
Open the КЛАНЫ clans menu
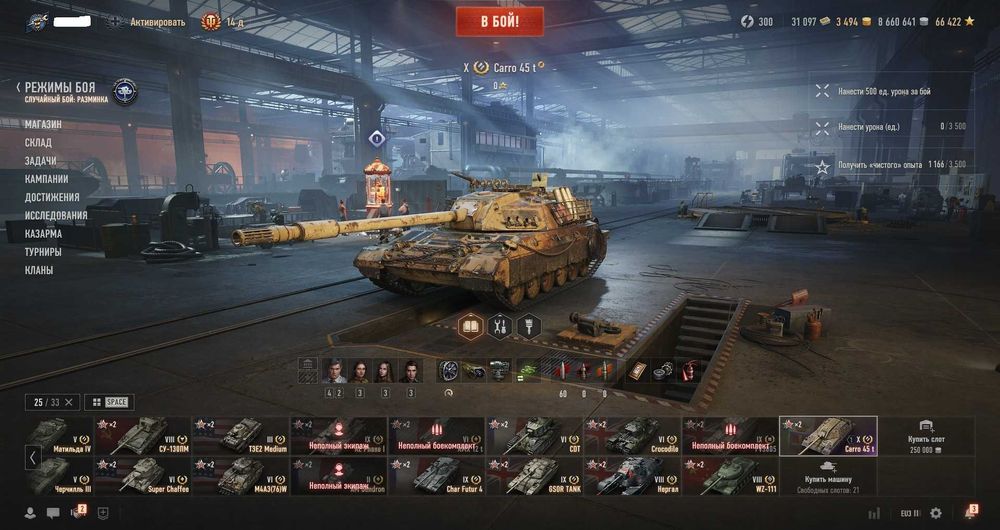39,270
